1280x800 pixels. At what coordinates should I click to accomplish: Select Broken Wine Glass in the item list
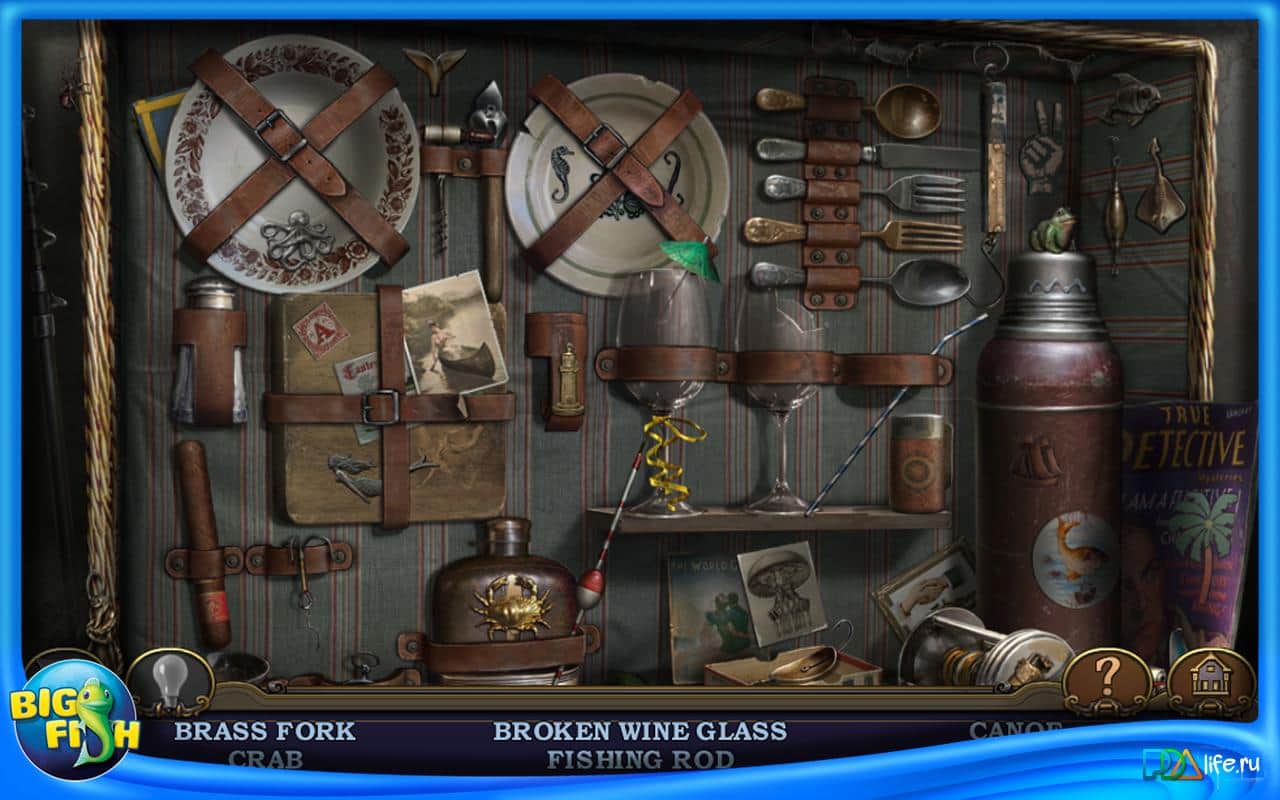tap(640, 731)
